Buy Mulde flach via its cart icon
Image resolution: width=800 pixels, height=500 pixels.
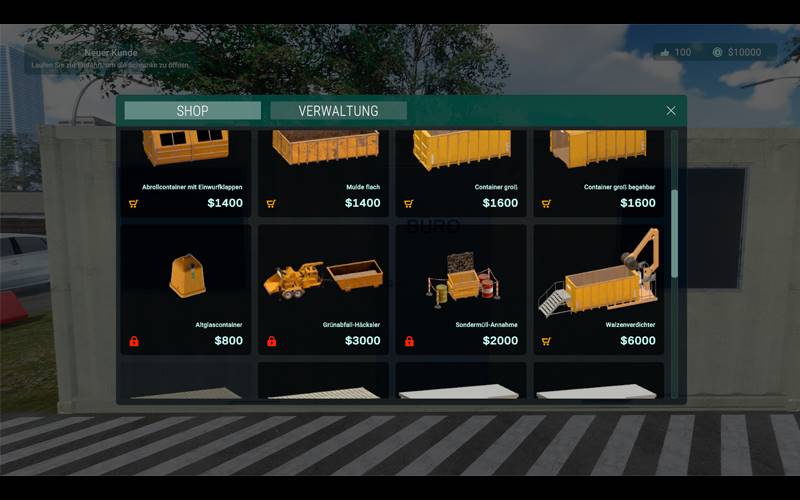click(x=271, y=203)
